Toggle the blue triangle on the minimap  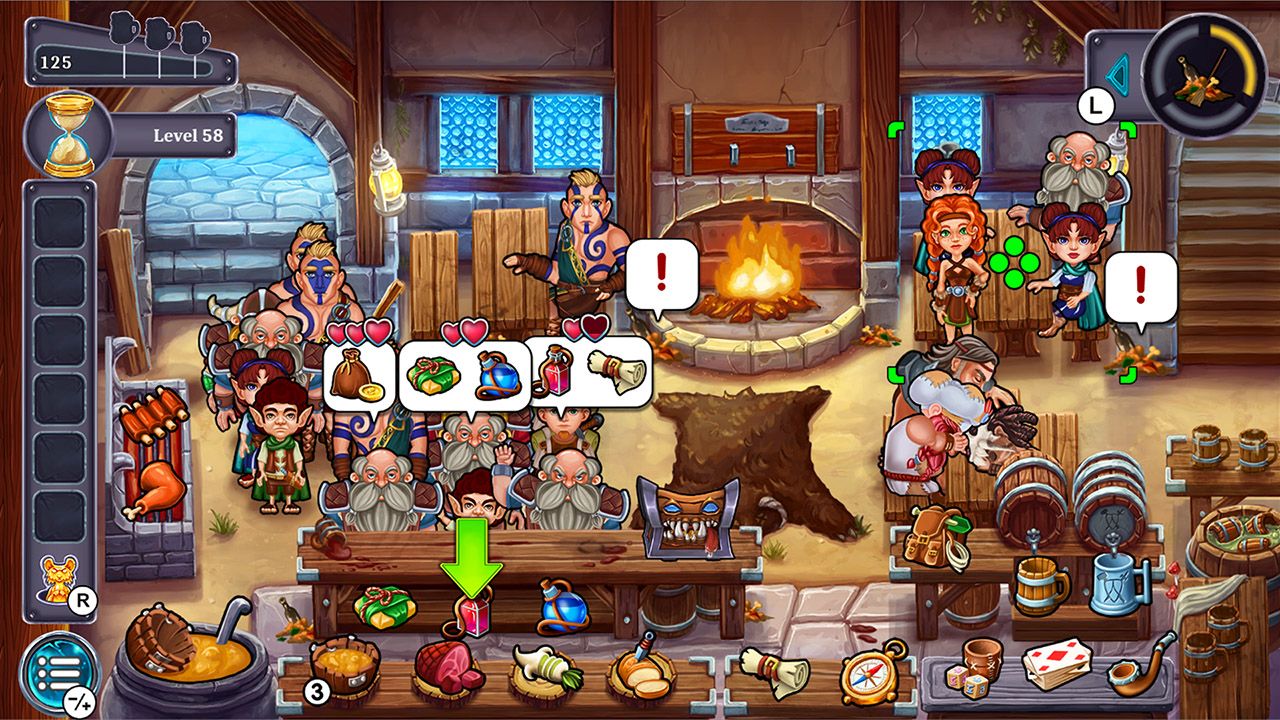(1118, 73)
